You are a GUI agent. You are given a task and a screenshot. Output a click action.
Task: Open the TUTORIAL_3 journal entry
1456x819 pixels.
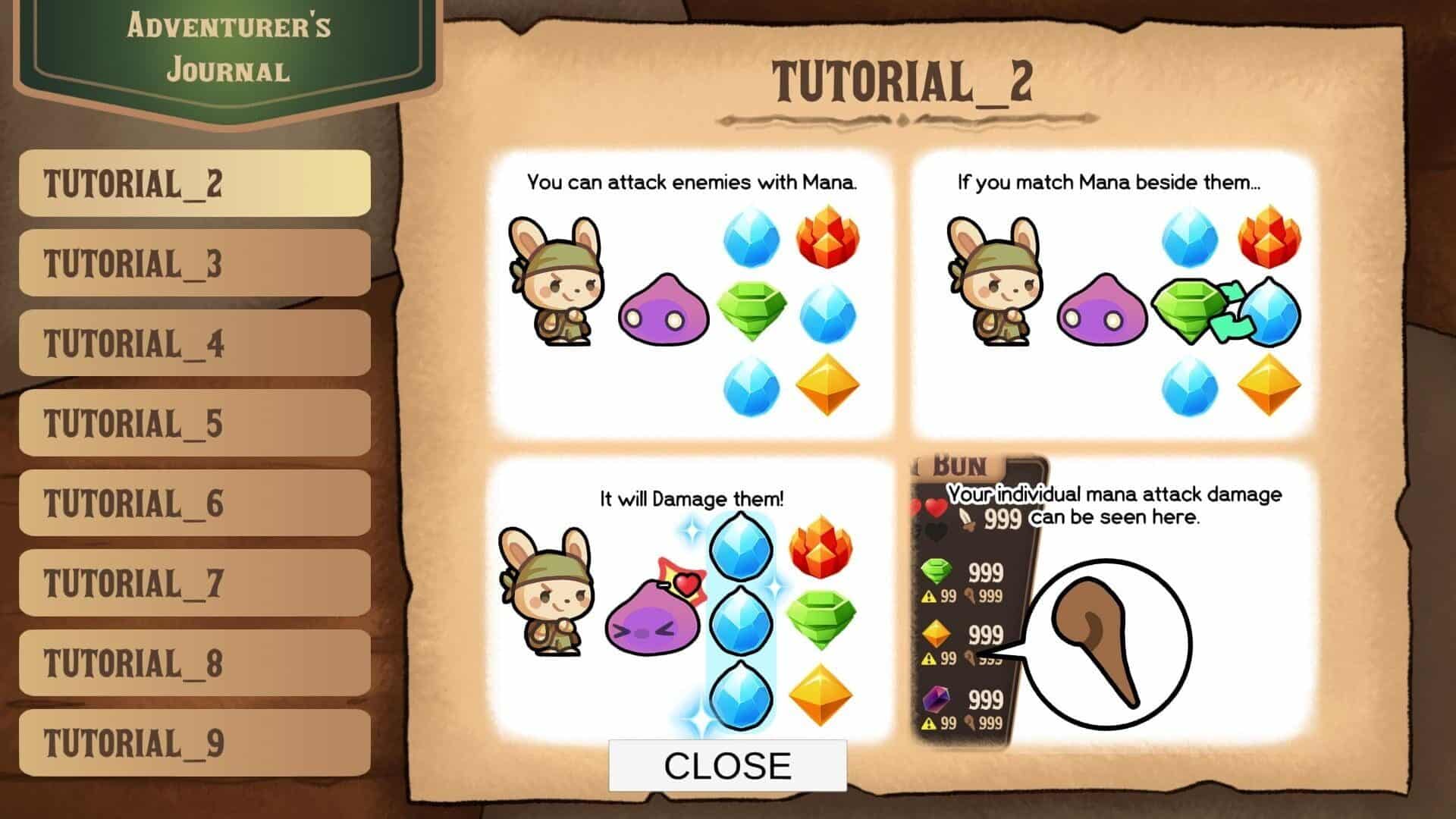(194, 263)
